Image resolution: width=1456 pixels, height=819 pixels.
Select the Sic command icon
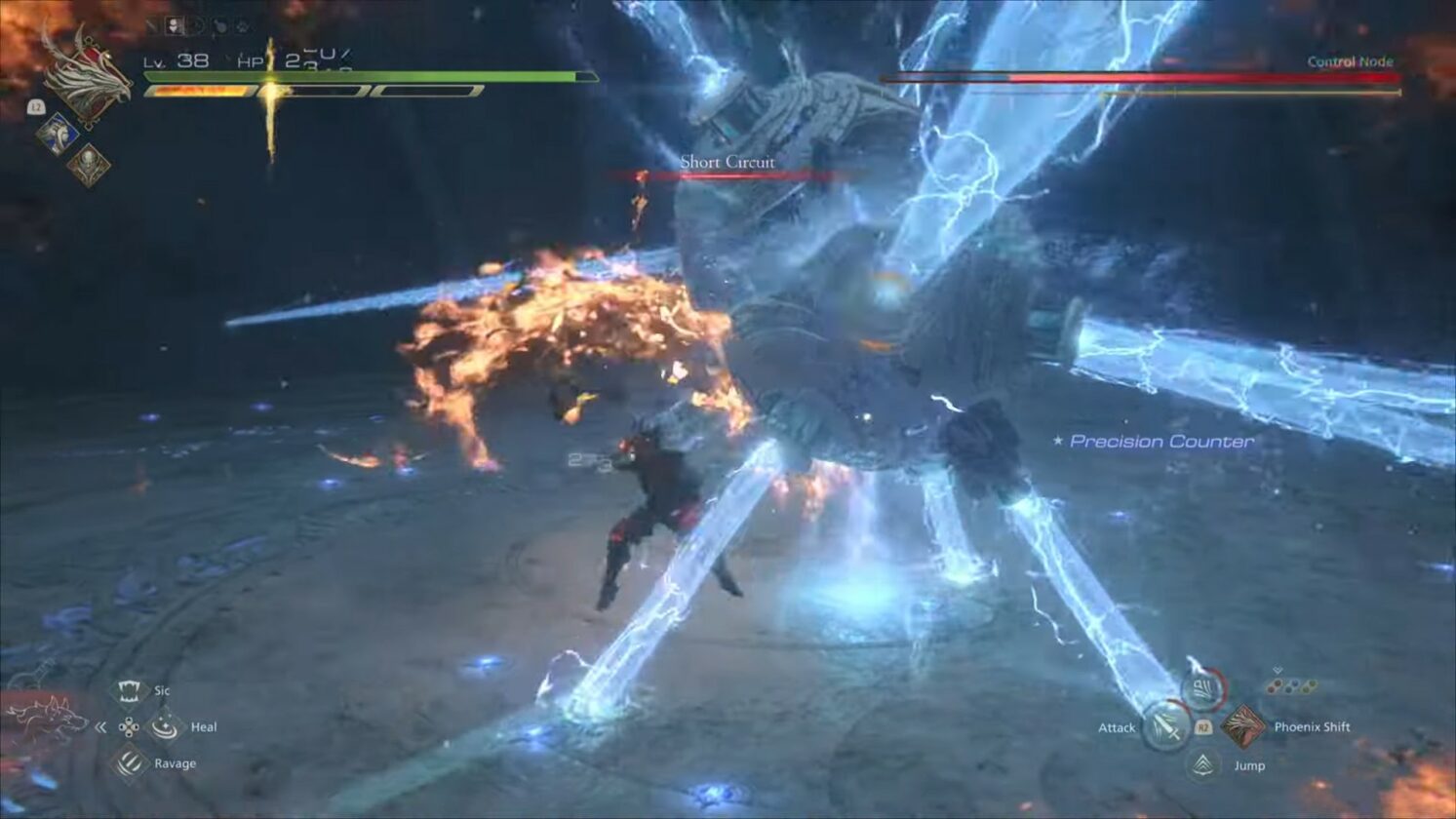pyautogui.click(x=130, y=691)
